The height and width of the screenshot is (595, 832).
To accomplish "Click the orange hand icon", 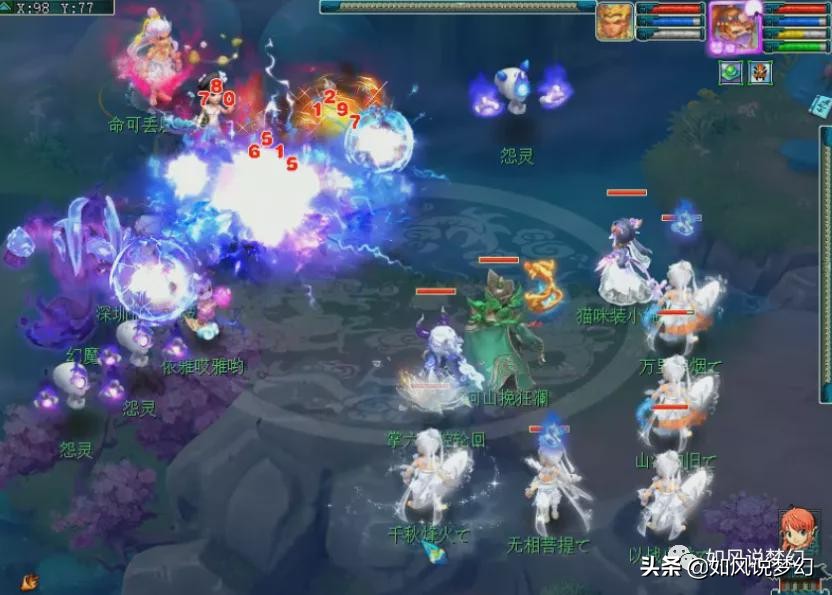I will tap(29, 580).
